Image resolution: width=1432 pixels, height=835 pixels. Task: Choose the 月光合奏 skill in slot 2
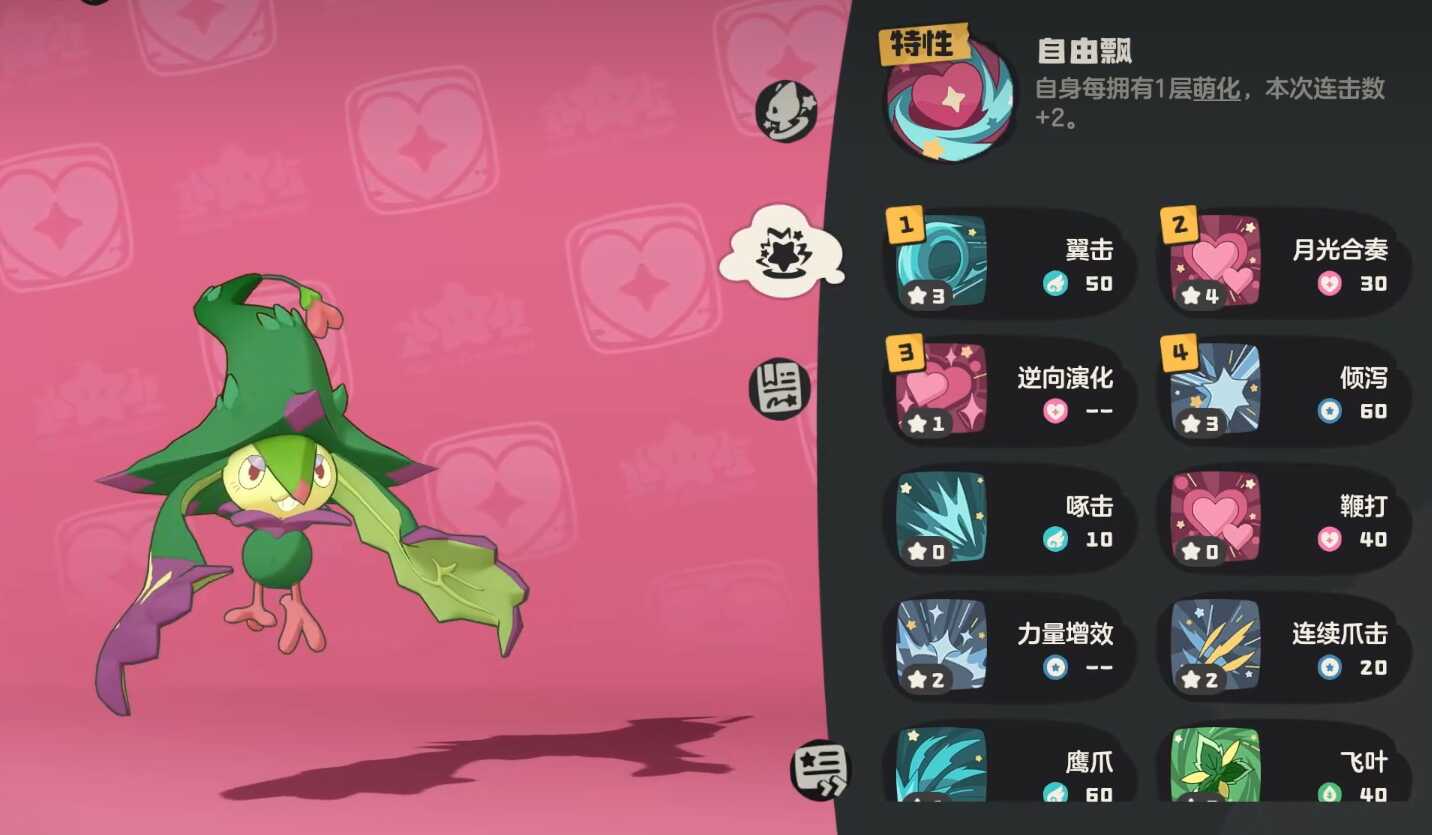tap(1284, 263)
